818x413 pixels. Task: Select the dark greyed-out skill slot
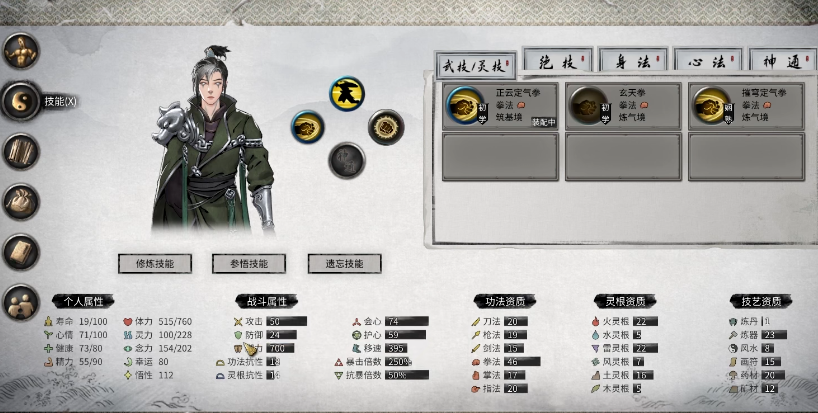tap(347, 159)
